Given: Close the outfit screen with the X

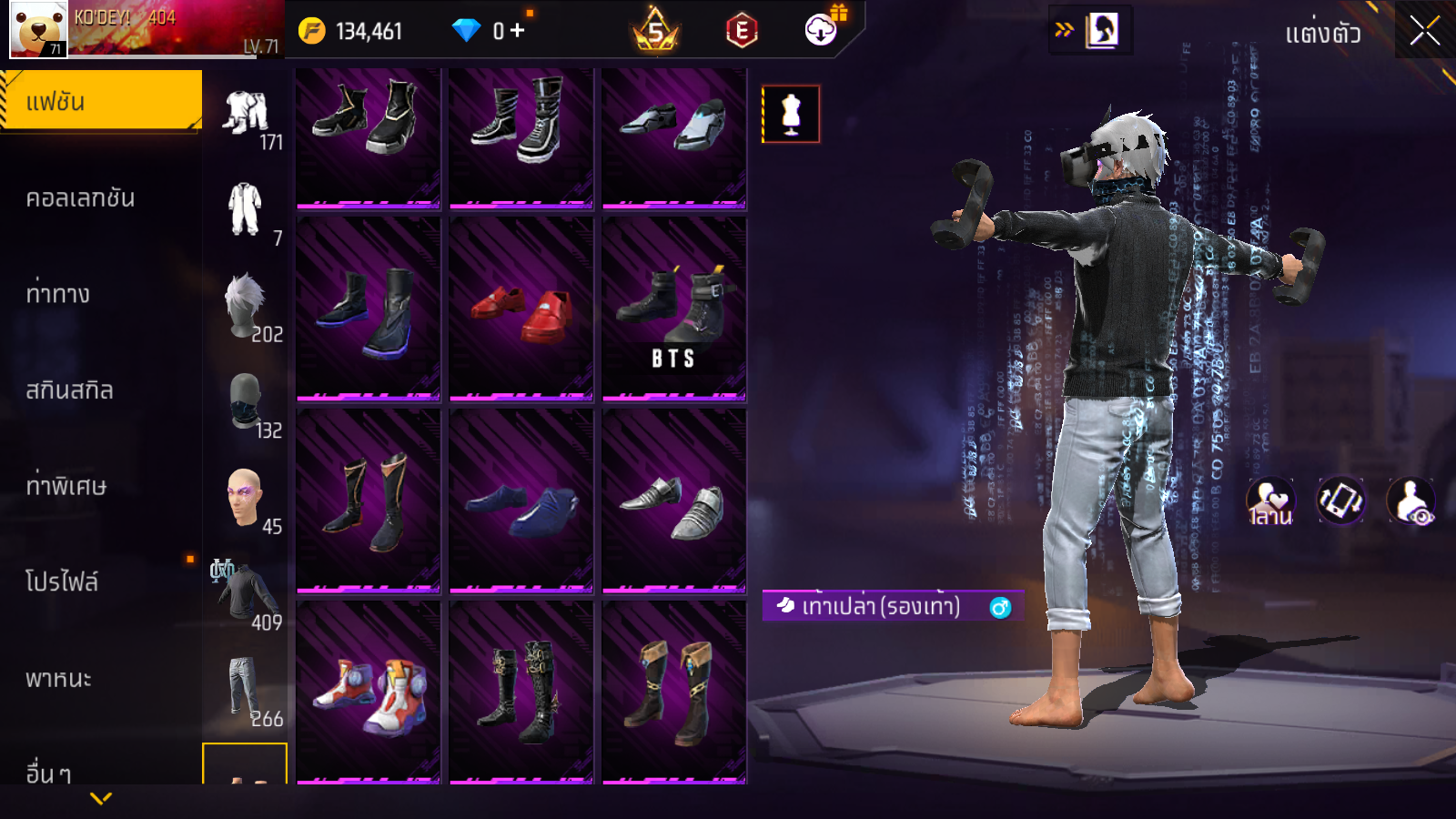Looking at the screenshot, I should pyautogui.click(x=1424, y=31).
